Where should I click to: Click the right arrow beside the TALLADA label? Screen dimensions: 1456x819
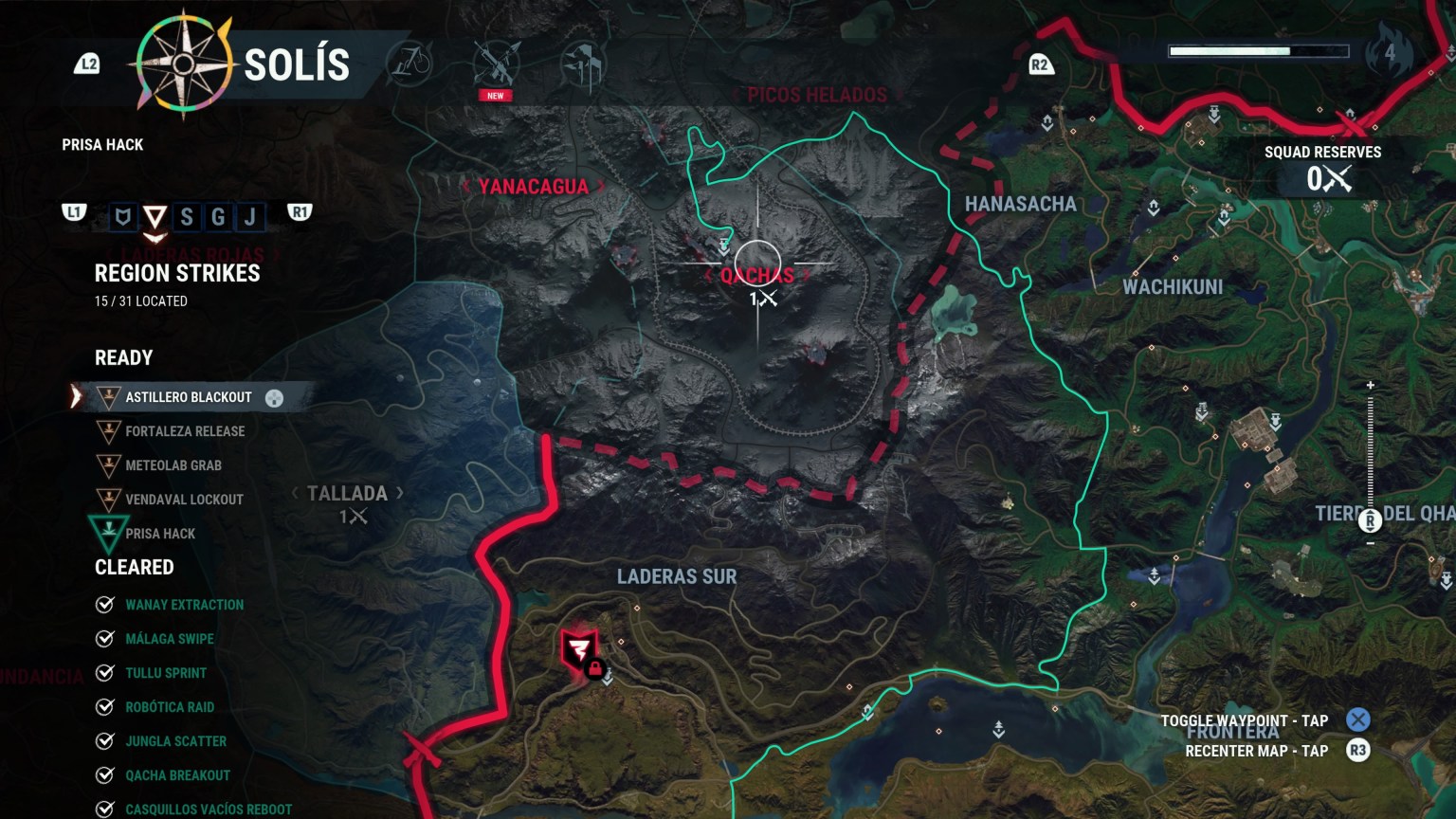(x=398, y=493)
